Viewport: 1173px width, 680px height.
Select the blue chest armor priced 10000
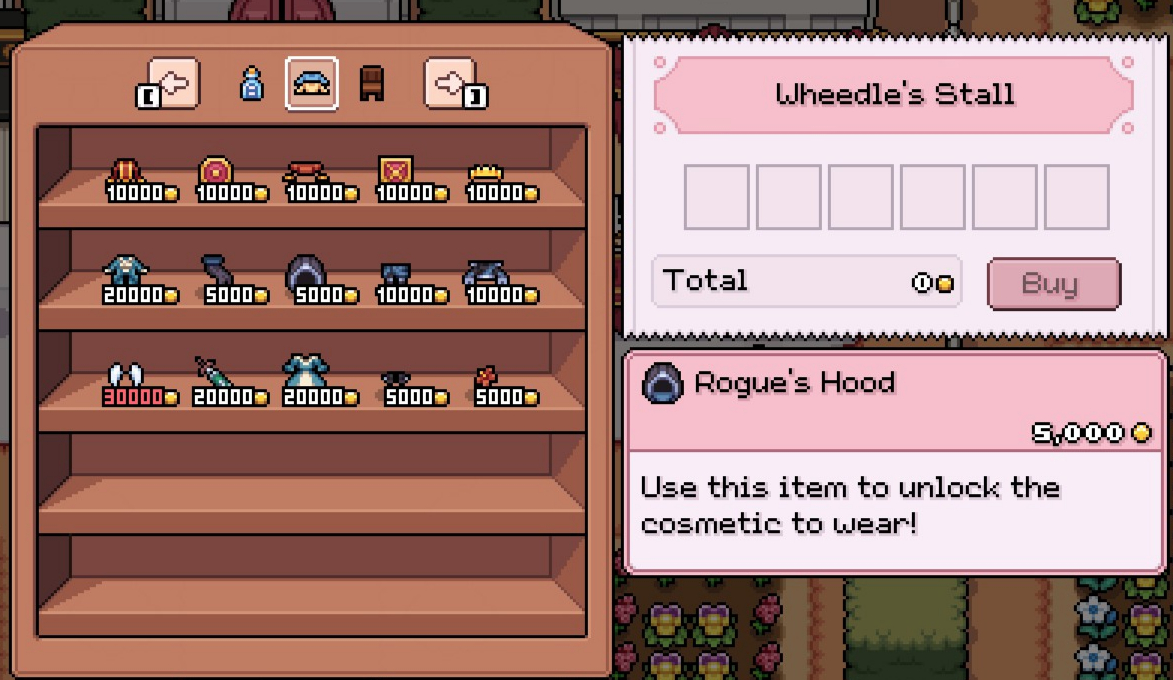point(486,274)
